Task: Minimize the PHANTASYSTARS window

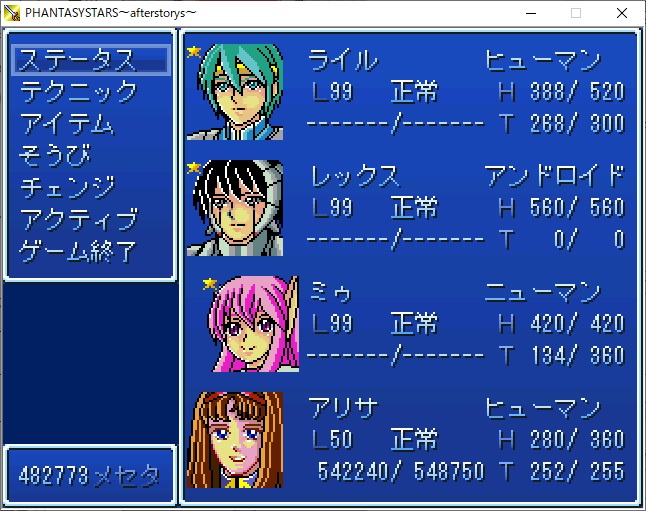Action: coord(530,13)
